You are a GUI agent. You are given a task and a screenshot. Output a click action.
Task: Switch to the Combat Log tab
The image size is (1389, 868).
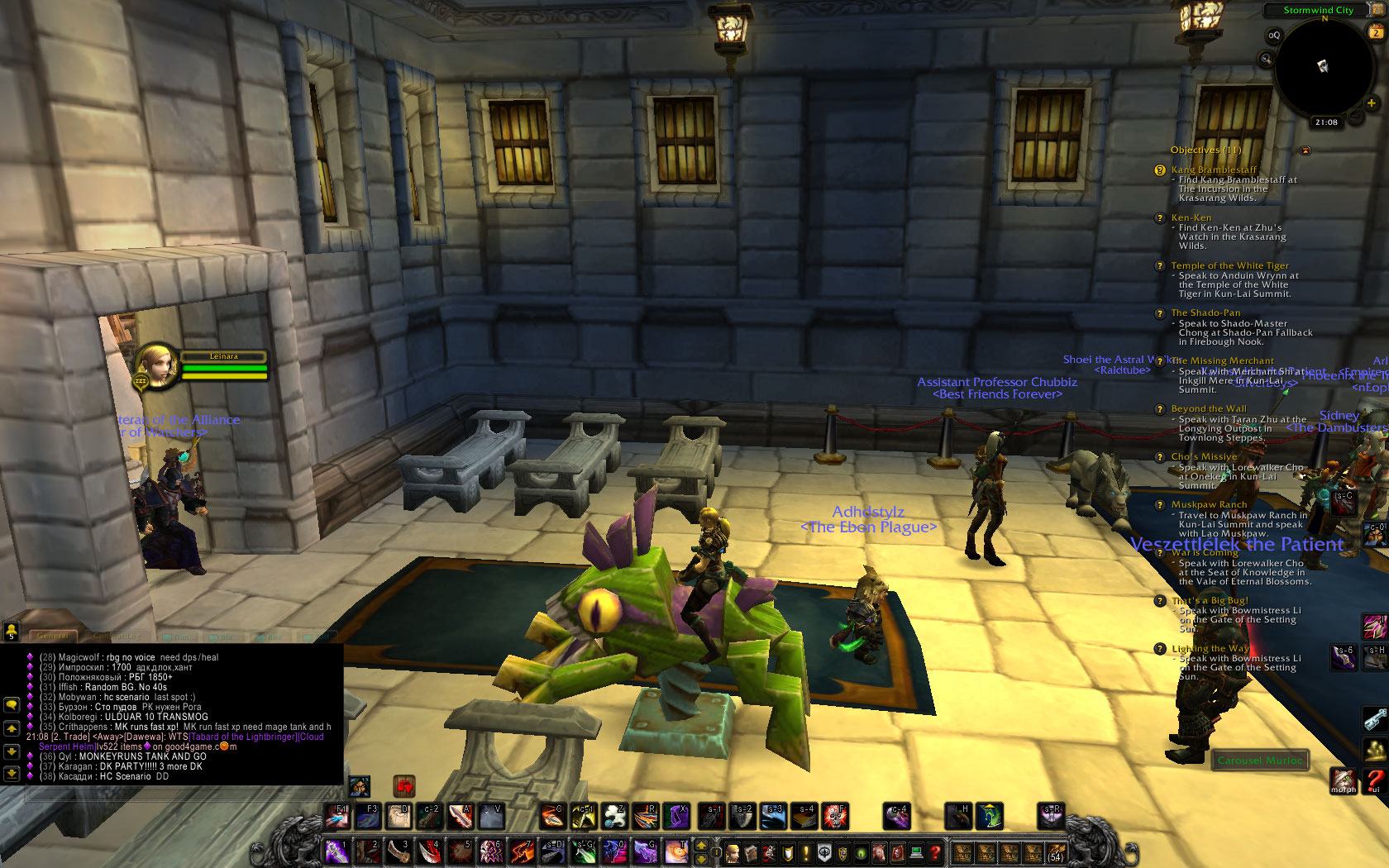(x=116, y=637)
